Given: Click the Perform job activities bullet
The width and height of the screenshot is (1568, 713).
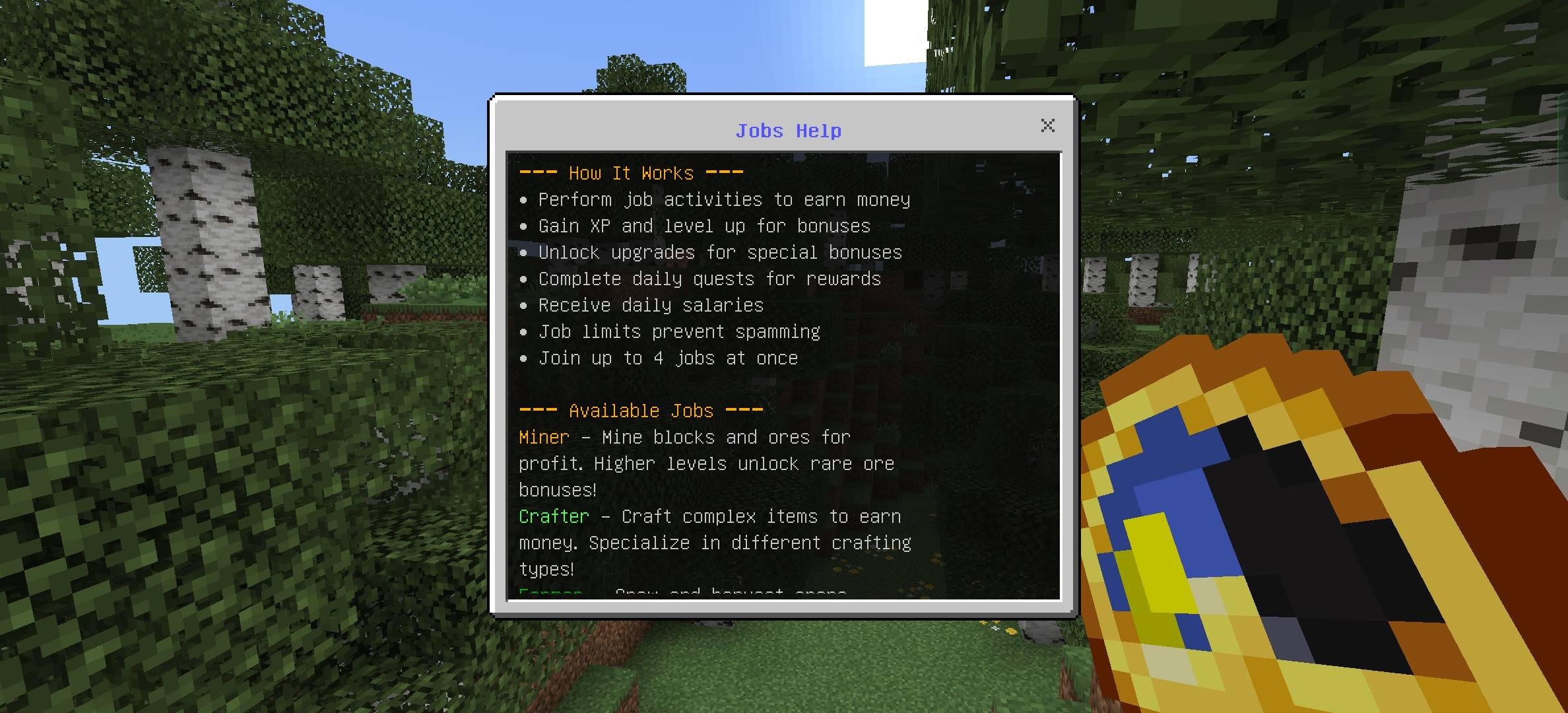Looking at the screenshot, I should click(x=723, y=199).
